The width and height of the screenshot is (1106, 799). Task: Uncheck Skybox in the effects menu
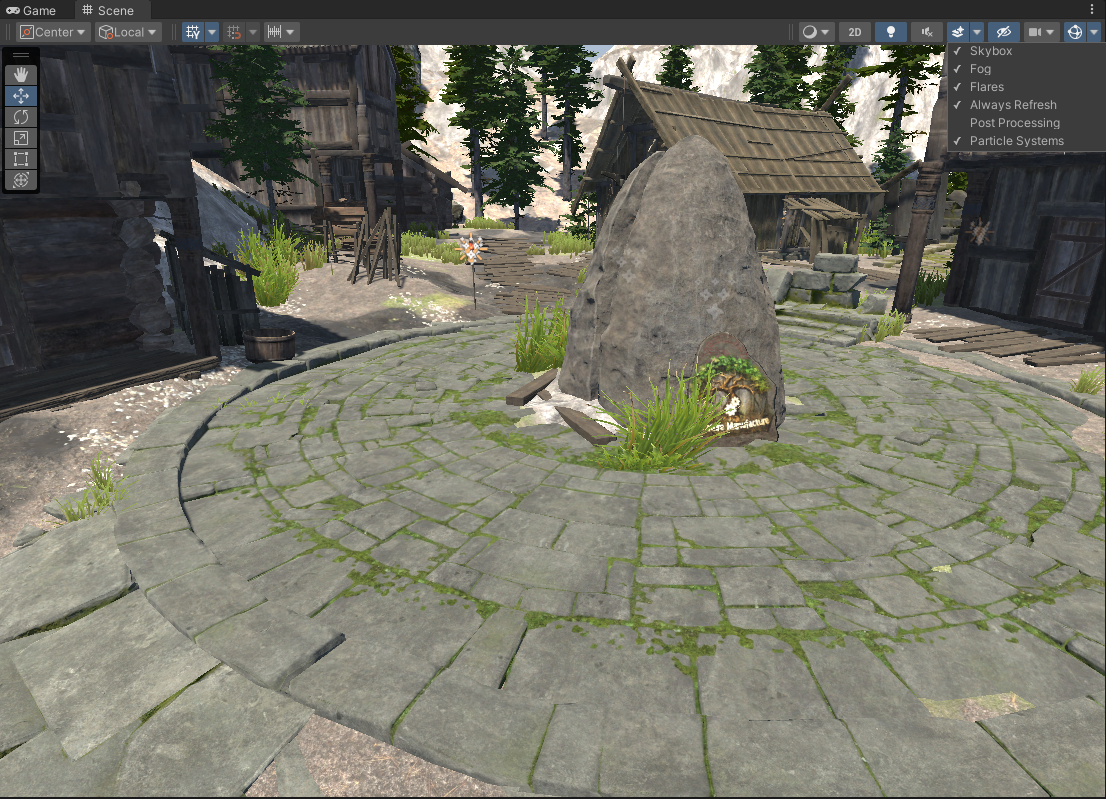pos(991,51)
